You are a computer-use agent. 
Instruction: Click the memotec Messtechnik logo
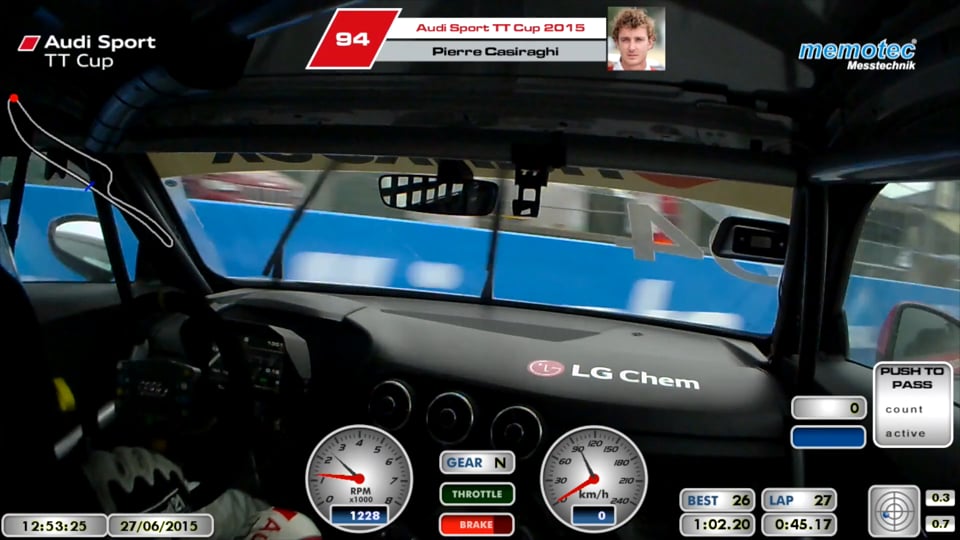(857, 54)
